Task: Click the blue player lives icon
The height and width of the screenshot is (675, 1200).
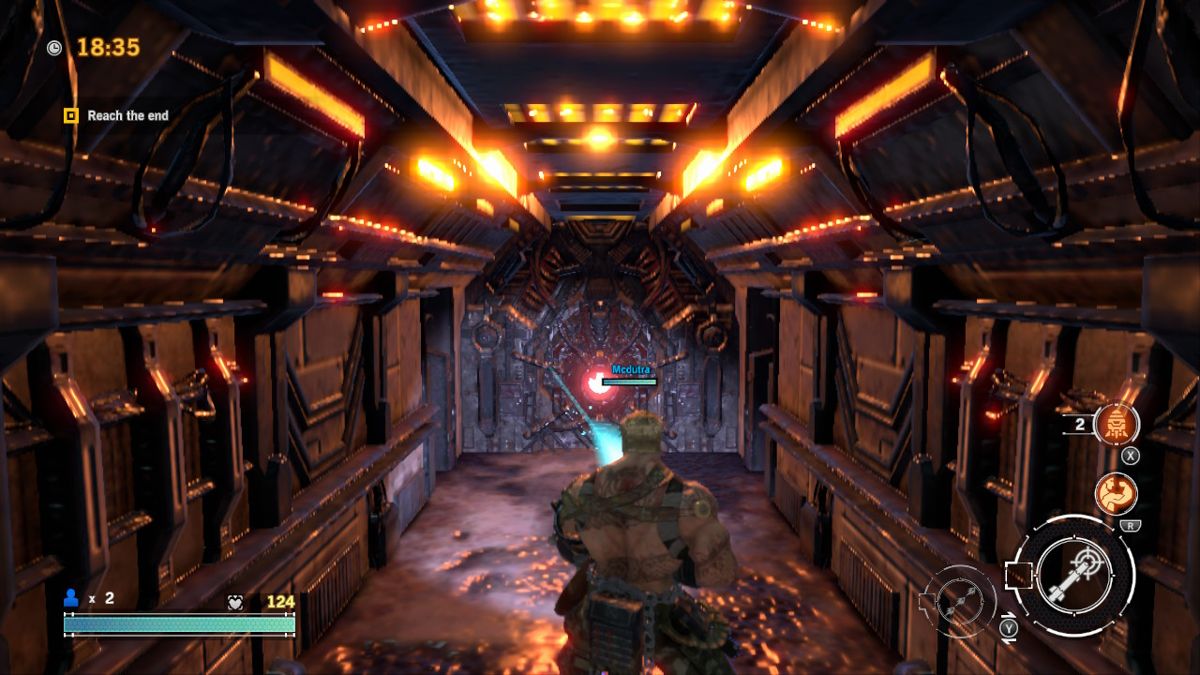Action: coord(71,598)
